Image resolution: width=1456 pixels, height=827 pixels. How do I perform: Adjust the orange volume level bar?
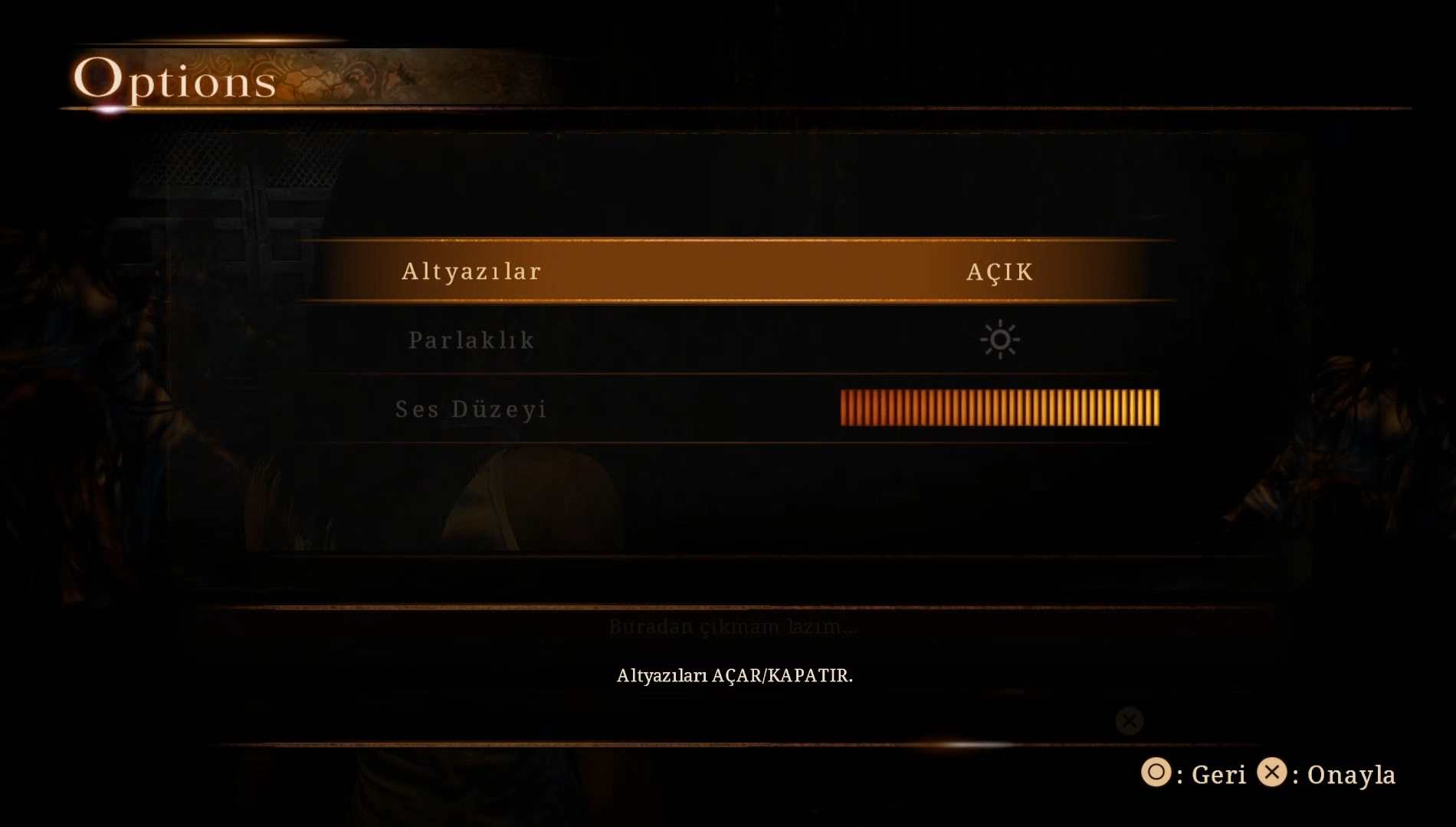(x=999, y=408)
